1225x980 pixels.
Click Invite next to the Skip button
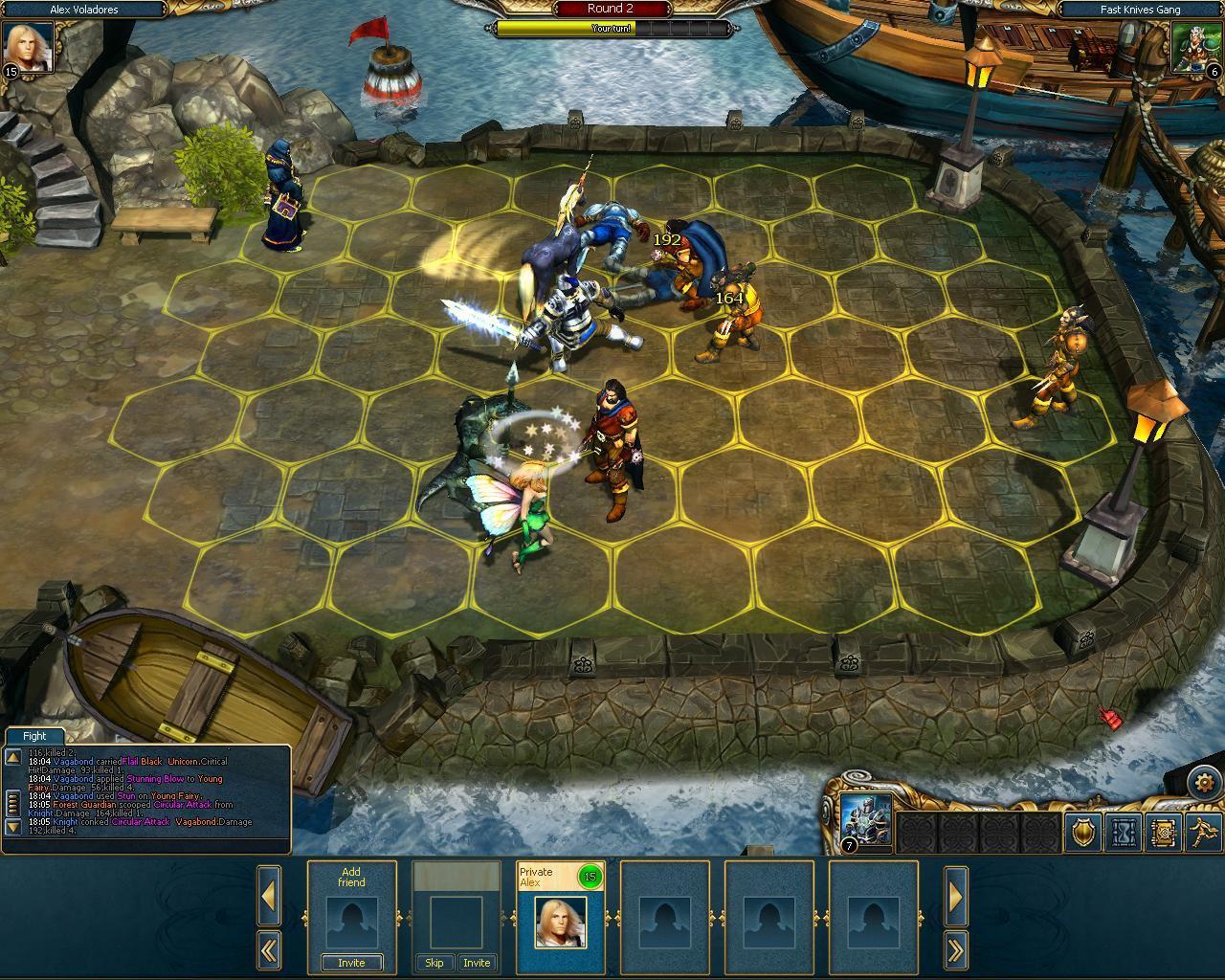[477, 963]
